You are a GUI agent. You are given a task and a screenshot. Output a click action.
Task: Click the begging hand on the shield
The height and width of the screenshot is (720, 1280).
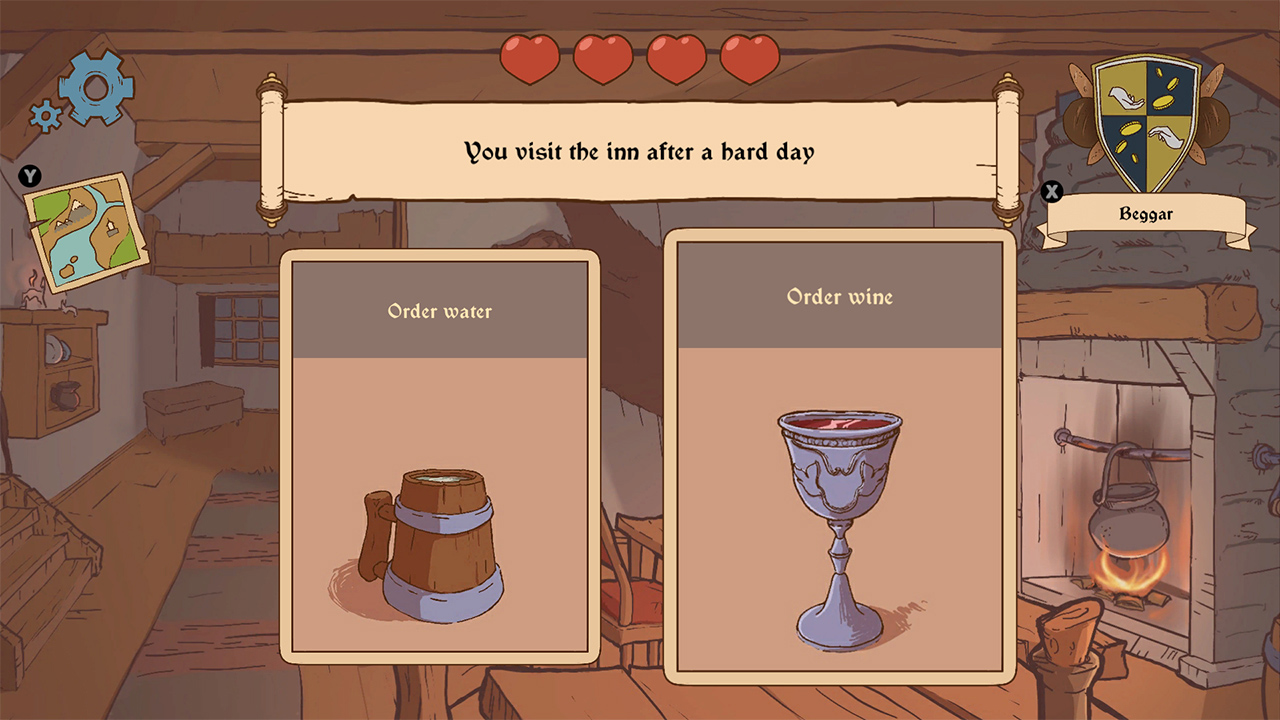pos(1126,99)
